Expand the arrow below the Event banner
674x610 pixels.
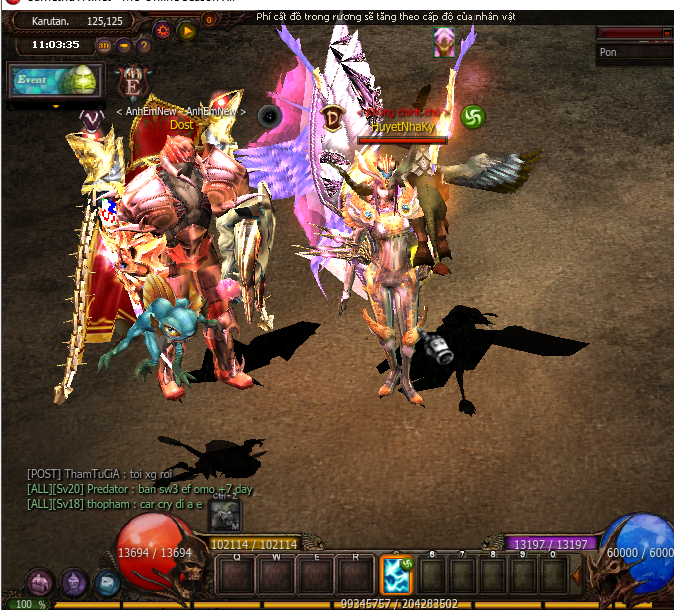(56, 105)
